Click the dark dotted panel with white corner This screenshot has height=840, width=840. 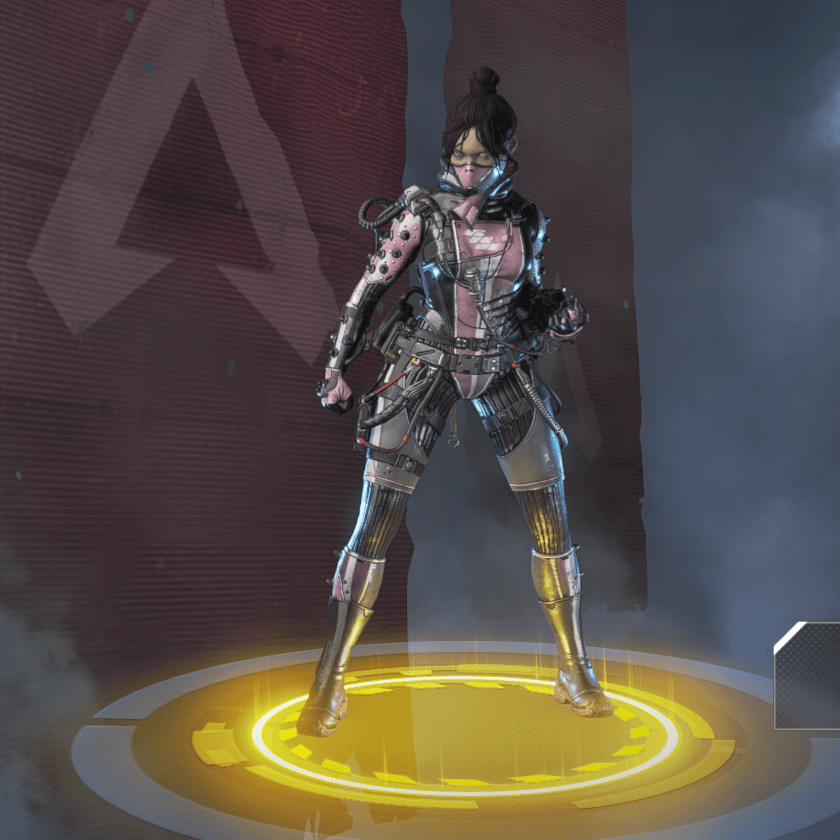point(810,676)
